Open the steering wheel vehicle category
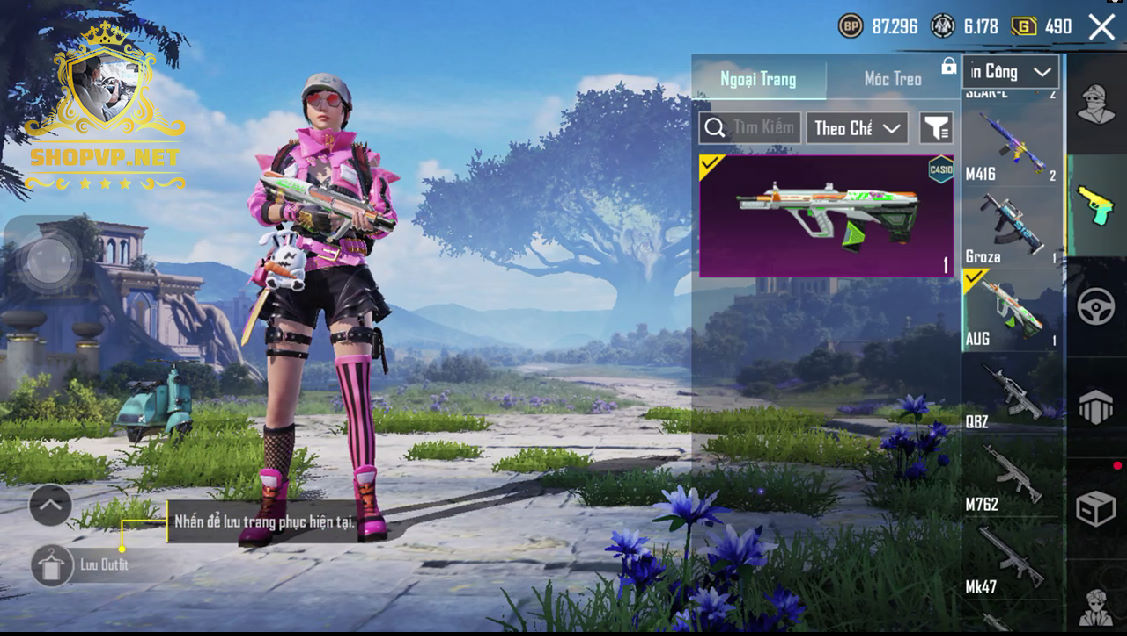1127x636 pixels. click(x=1096, y=307)
